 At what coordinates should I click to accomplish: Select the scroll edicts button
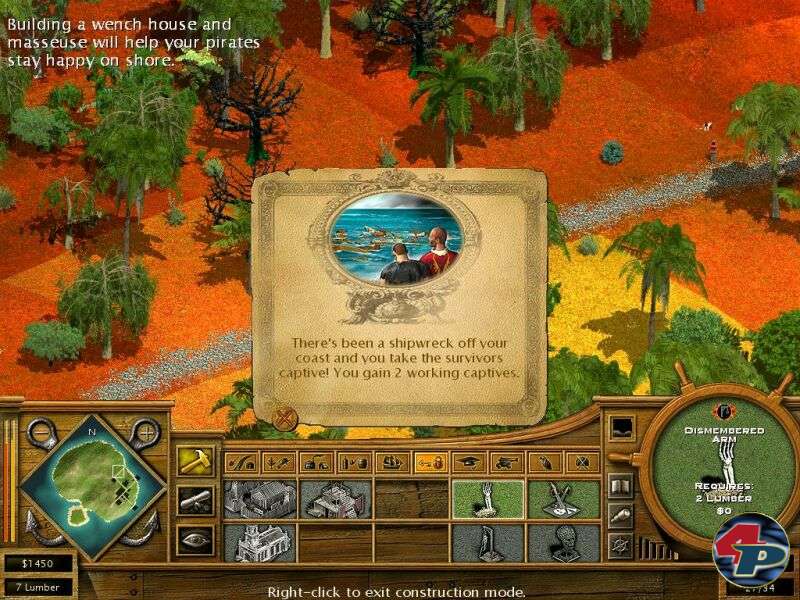click(193, 500)
